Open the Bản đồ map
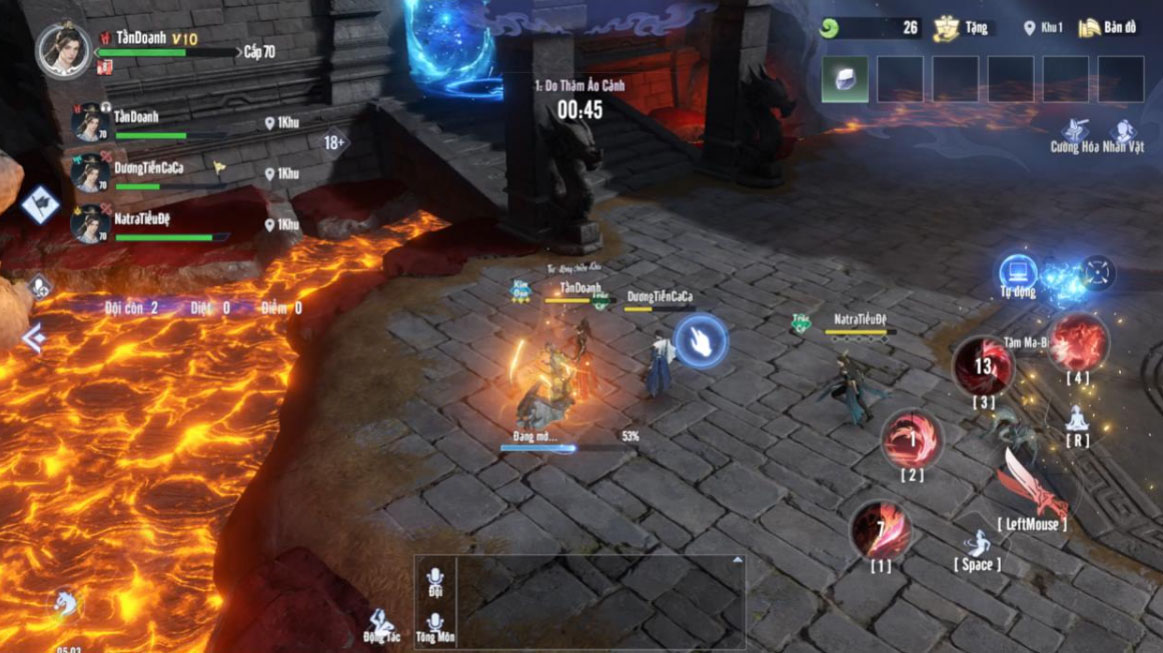 (1108, 28)
